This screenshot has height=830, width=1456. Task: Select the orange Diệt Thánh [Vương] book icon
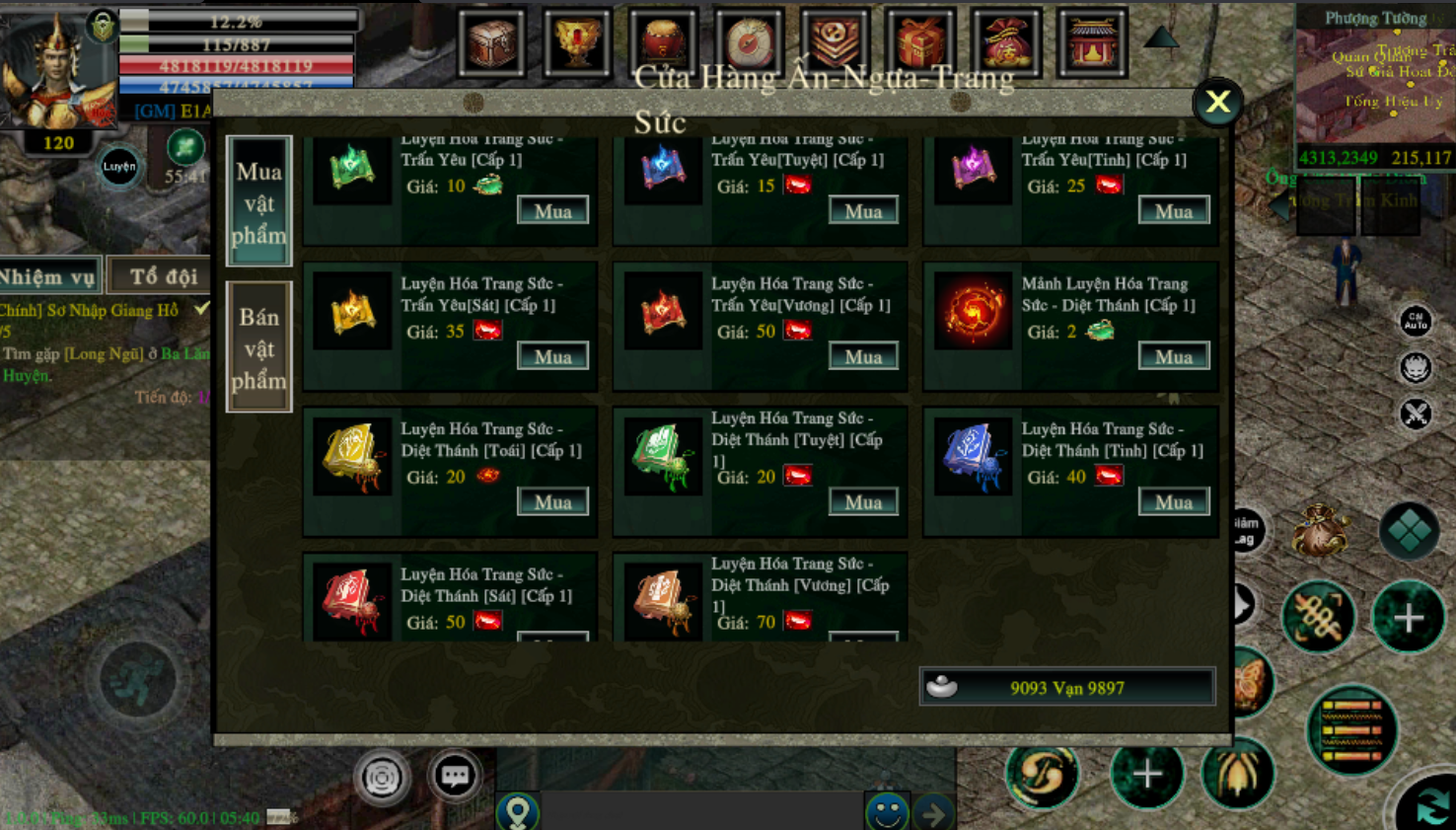click(x=662, y=599)
